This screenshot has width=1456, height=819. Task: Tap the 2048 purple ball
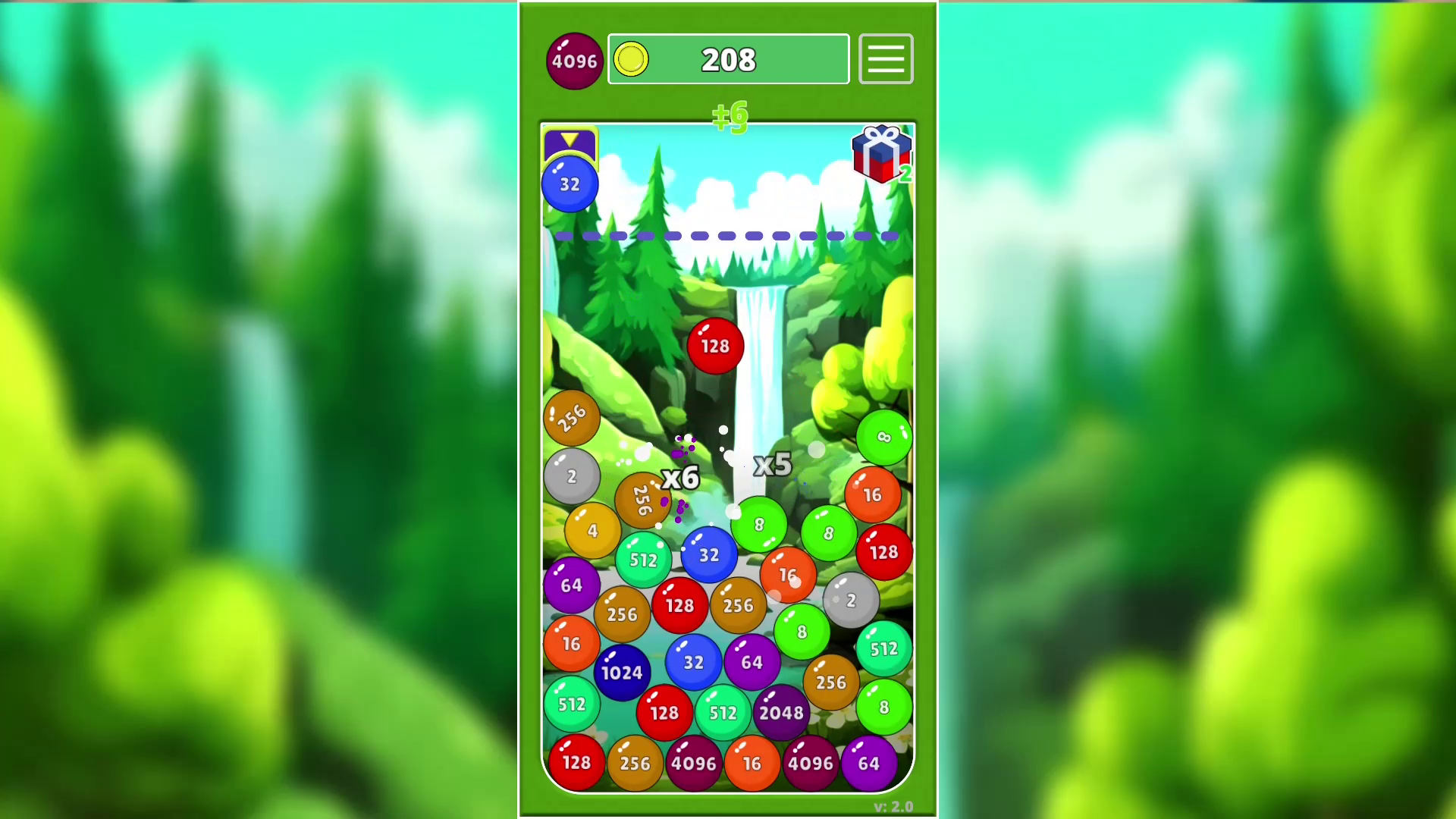coord(782,712)
